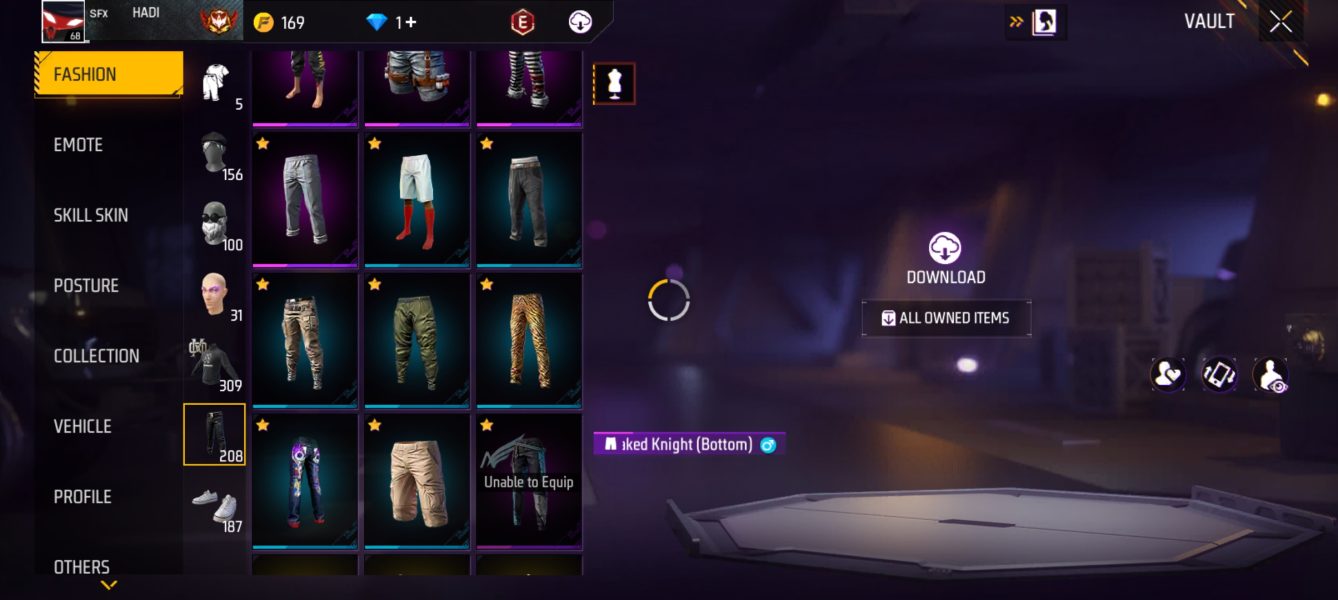Switch to the Vehicle tab
This screenshot has height=600, width=1338.
(82, 426)
